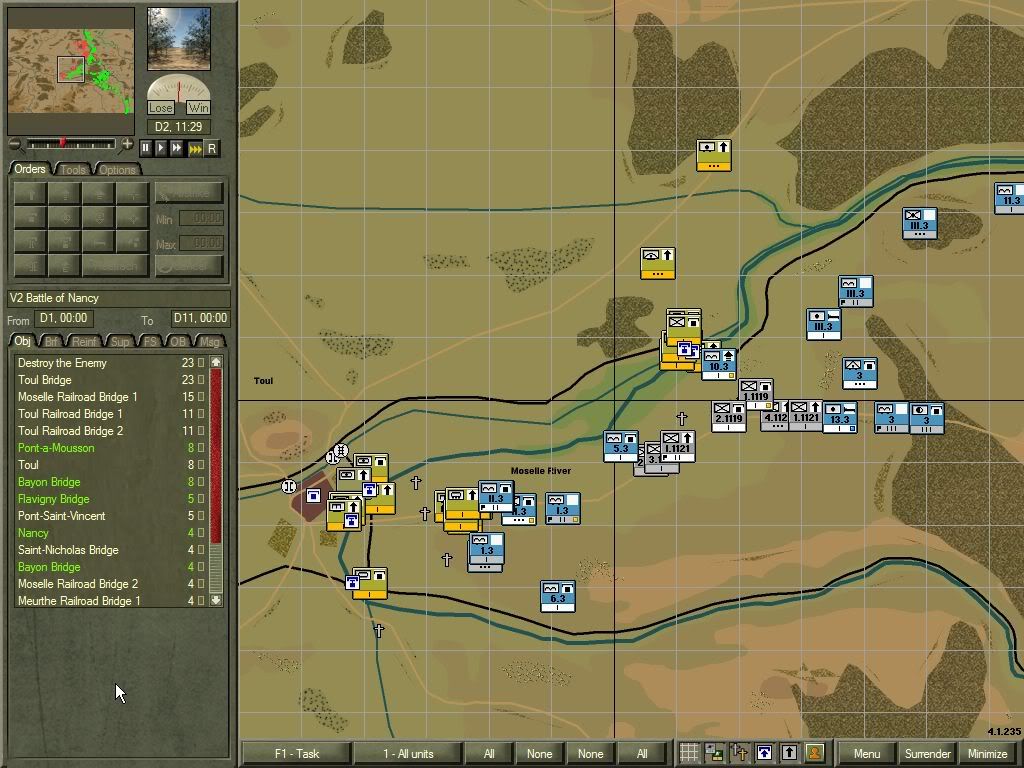1024x768 pixels.
Task: Pause the game with the pause button
Action: point(146,148)
